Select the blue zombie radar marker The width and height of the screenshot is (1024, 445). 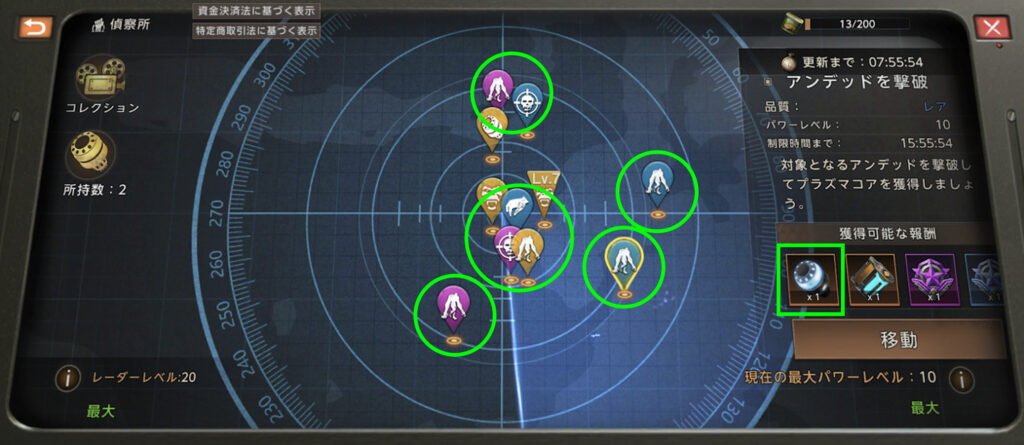pos(657,180)
